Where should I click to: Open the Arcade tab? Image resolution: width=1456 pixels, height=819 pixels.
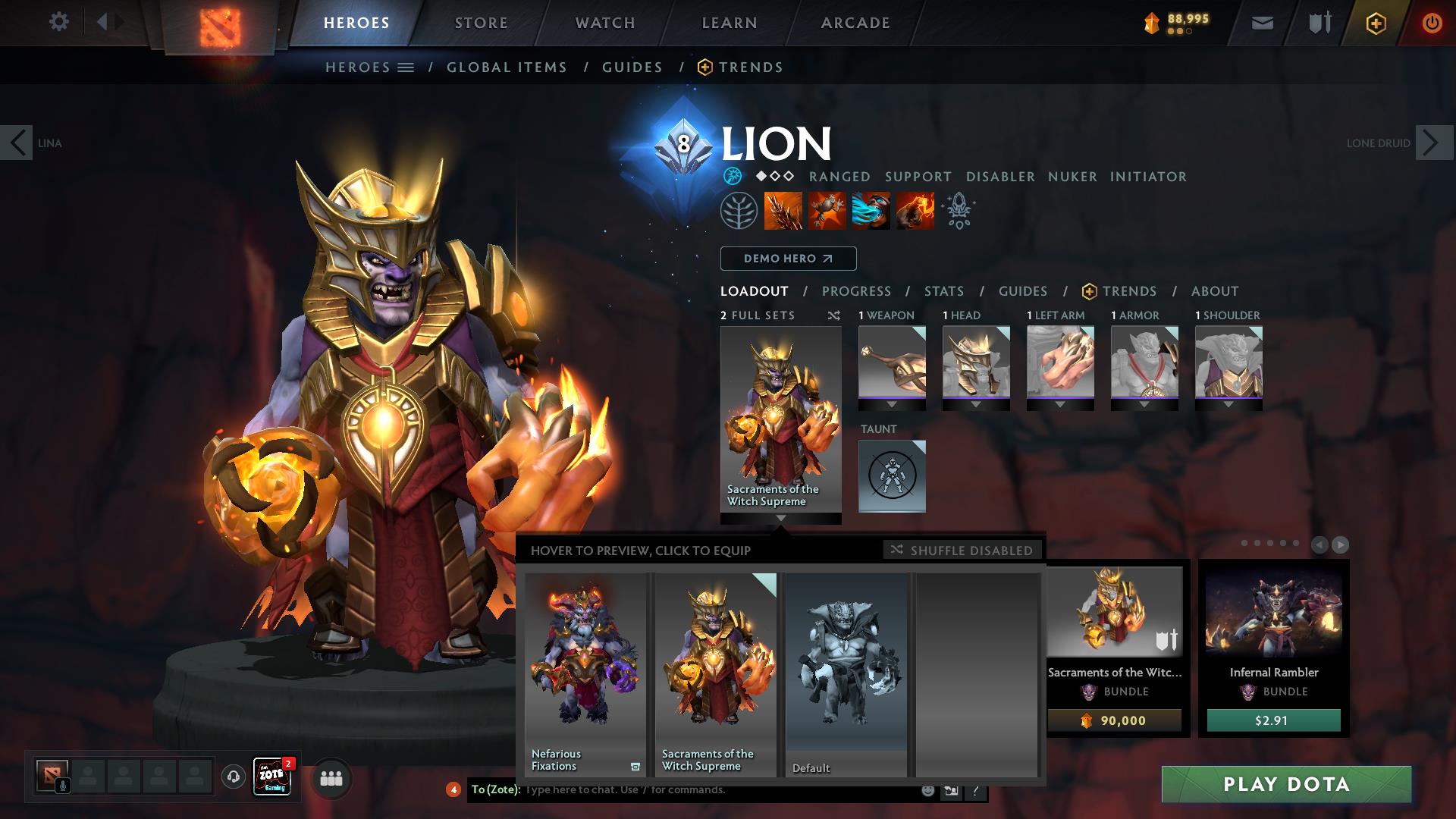click(855, 23)
